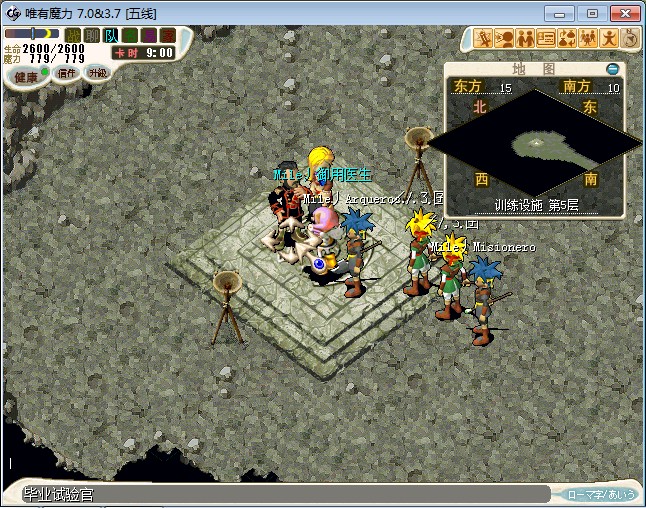The height and width of the screenshot is (508, 646).
Task: Toggle the 名 name card button
Action: coord(129,35)
